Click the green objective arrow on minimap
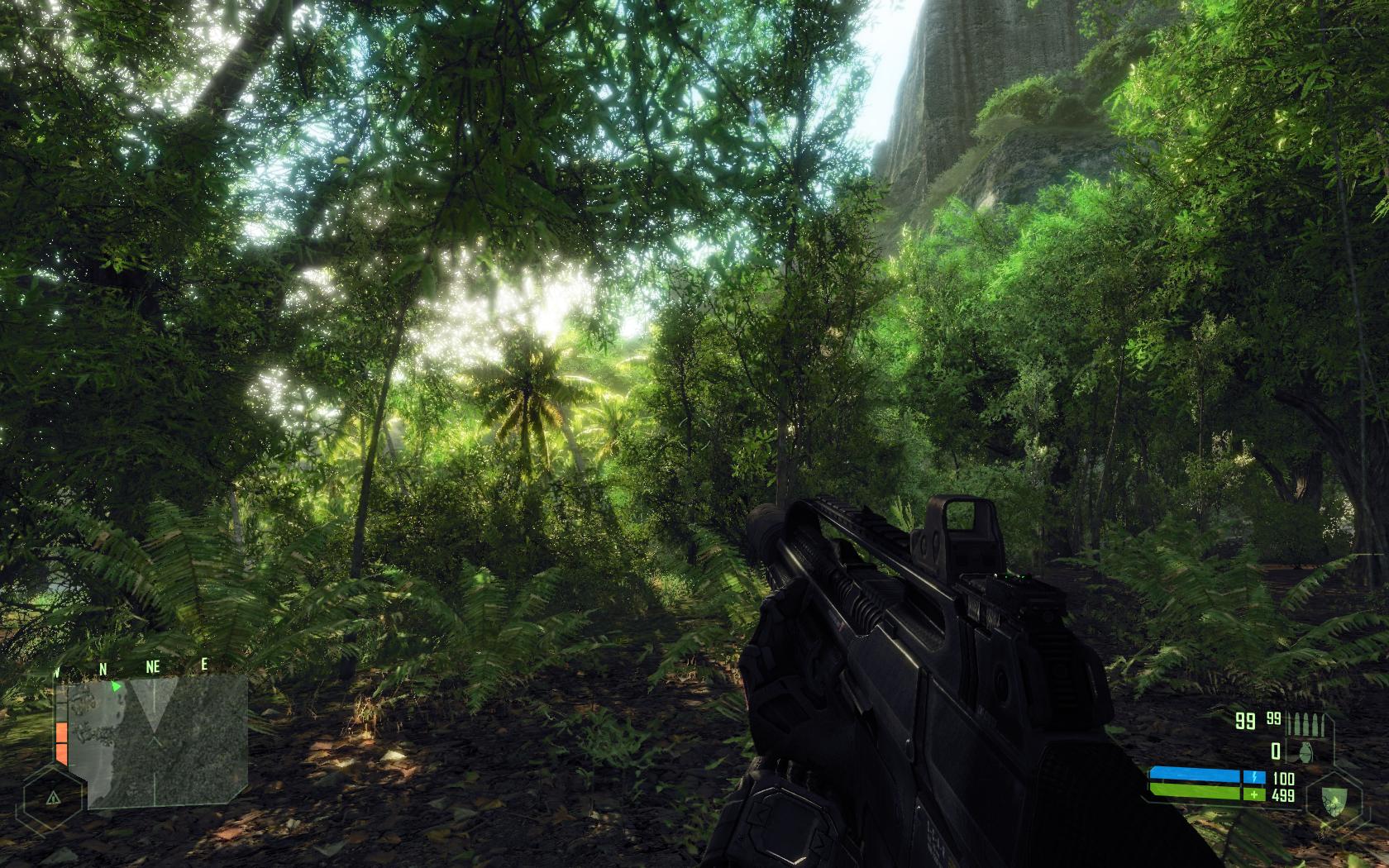The width and height of the screenshot is (1389, 868). click(117, 686)
